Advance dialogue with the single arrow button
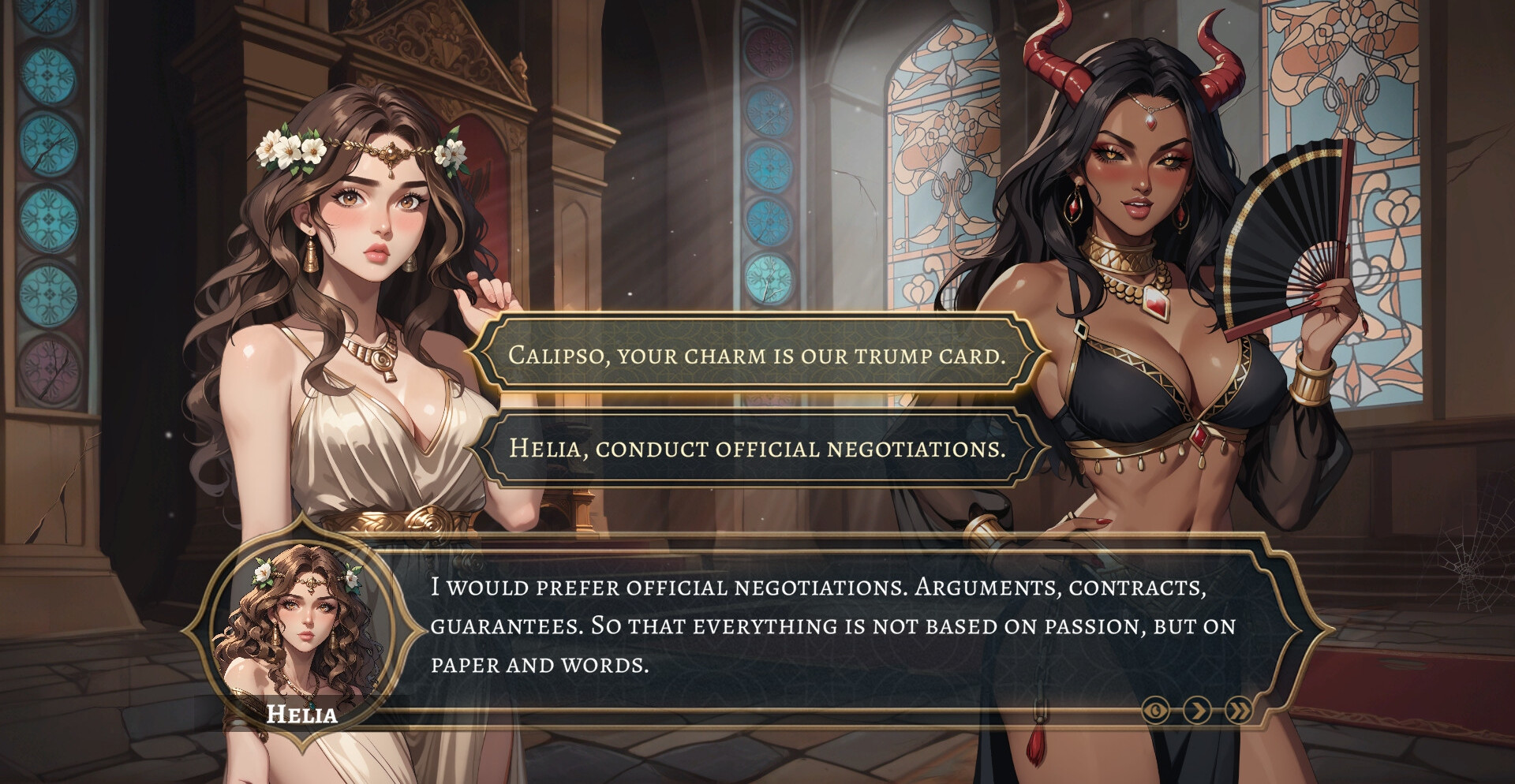 (1197, 711)
